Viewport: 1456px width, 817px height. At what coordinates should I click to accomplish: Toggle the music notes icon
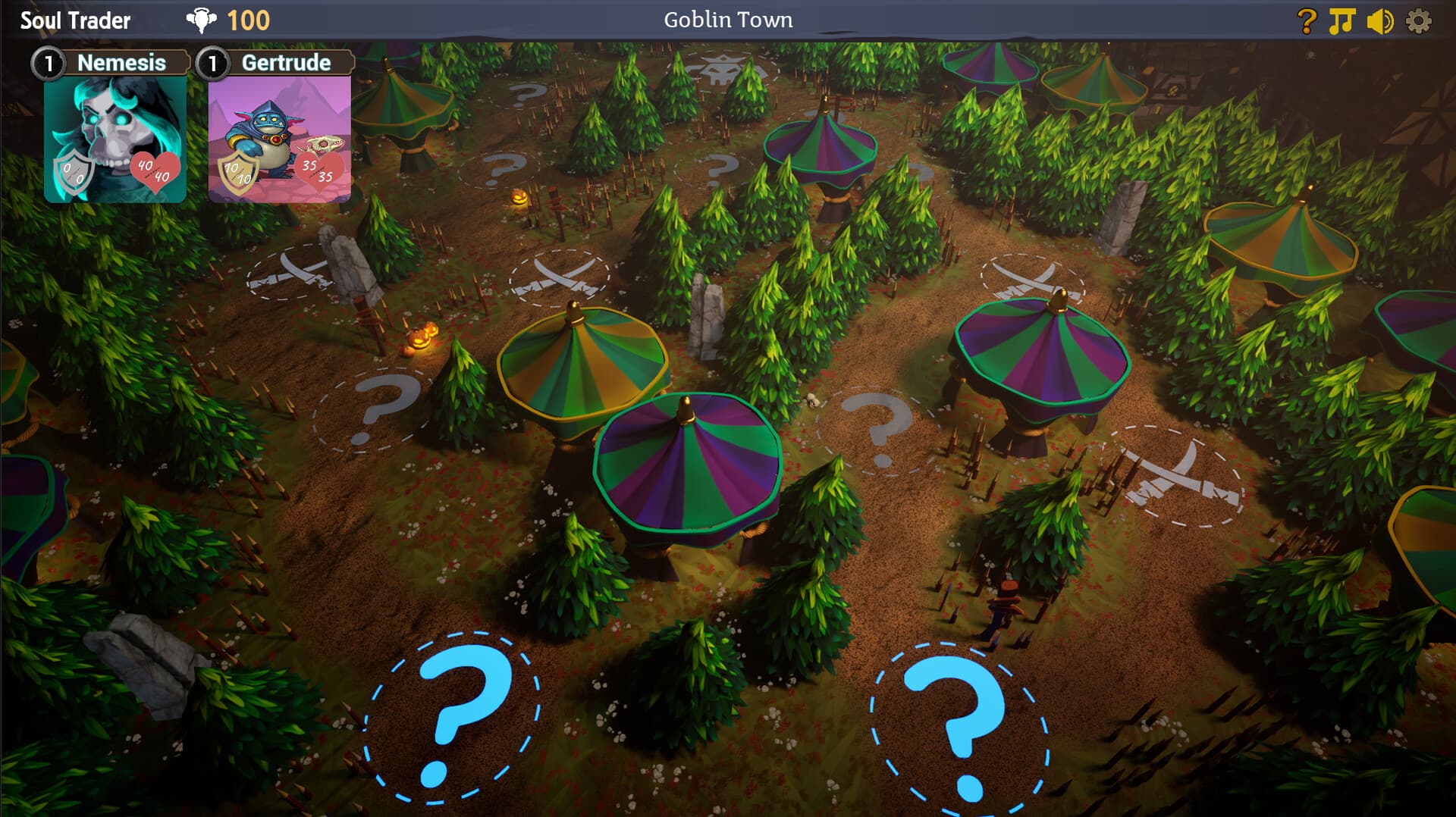(x=1341, y=20)
